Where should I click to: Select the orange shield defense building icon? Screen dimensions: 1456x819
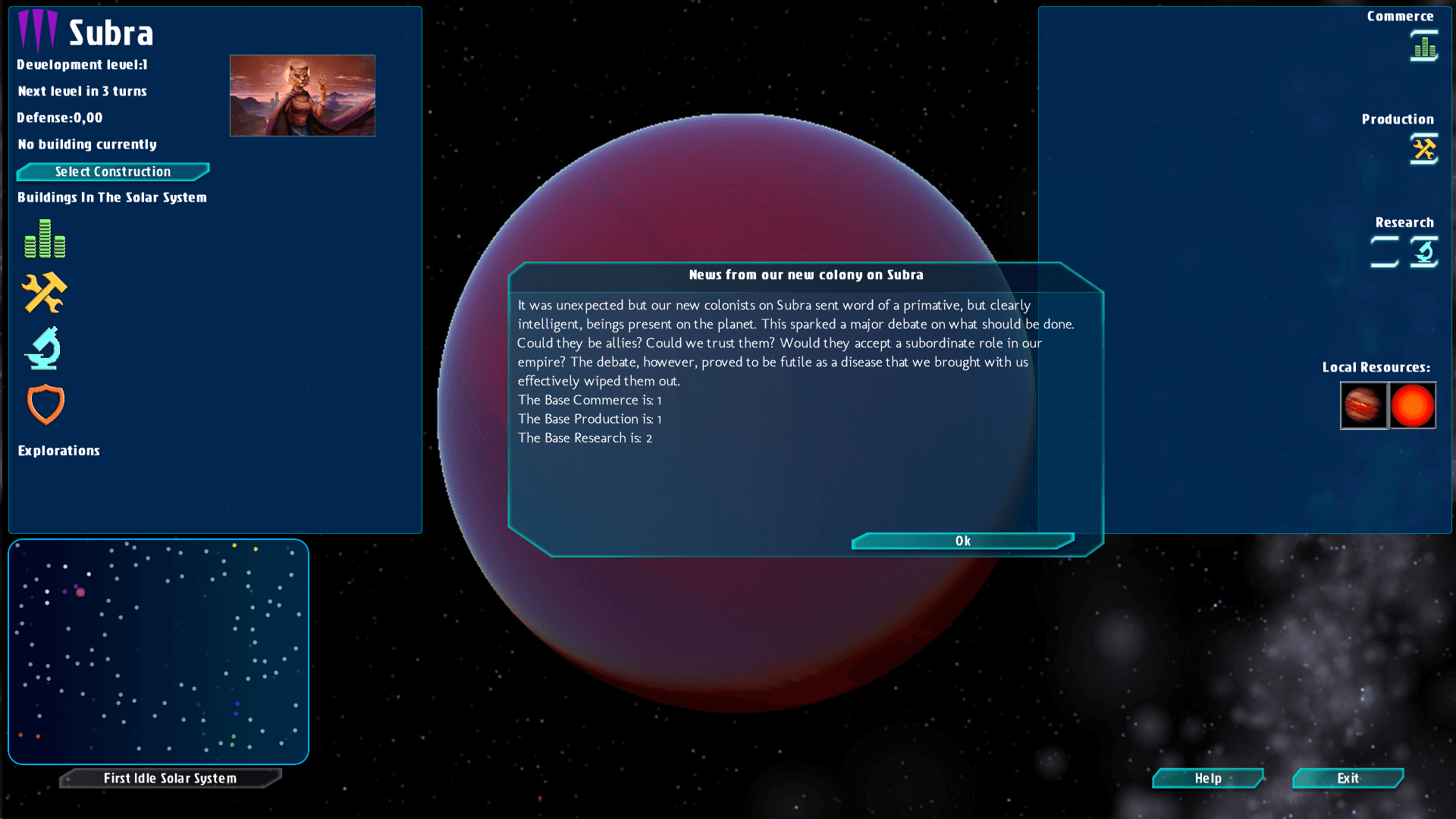coord(45,403)
